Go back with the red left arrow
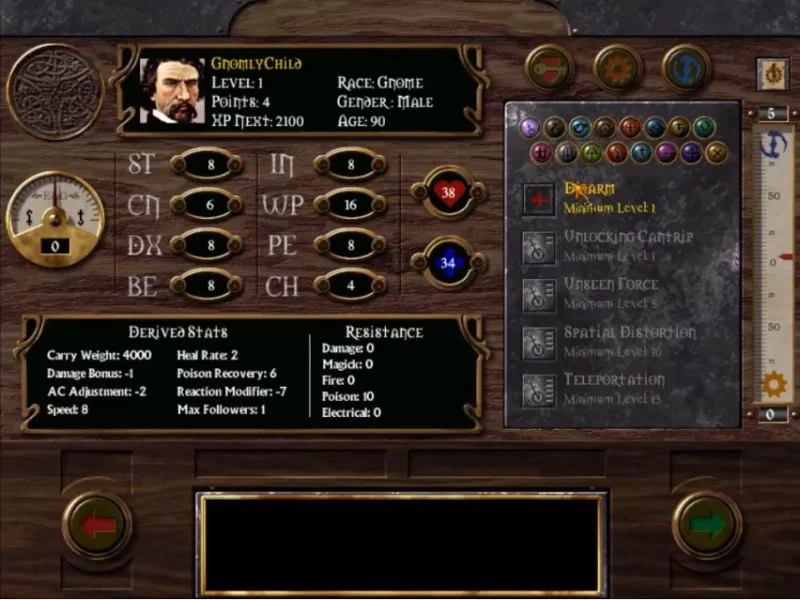Viewport: 800px width, 600px height. [x=97, y=525]
